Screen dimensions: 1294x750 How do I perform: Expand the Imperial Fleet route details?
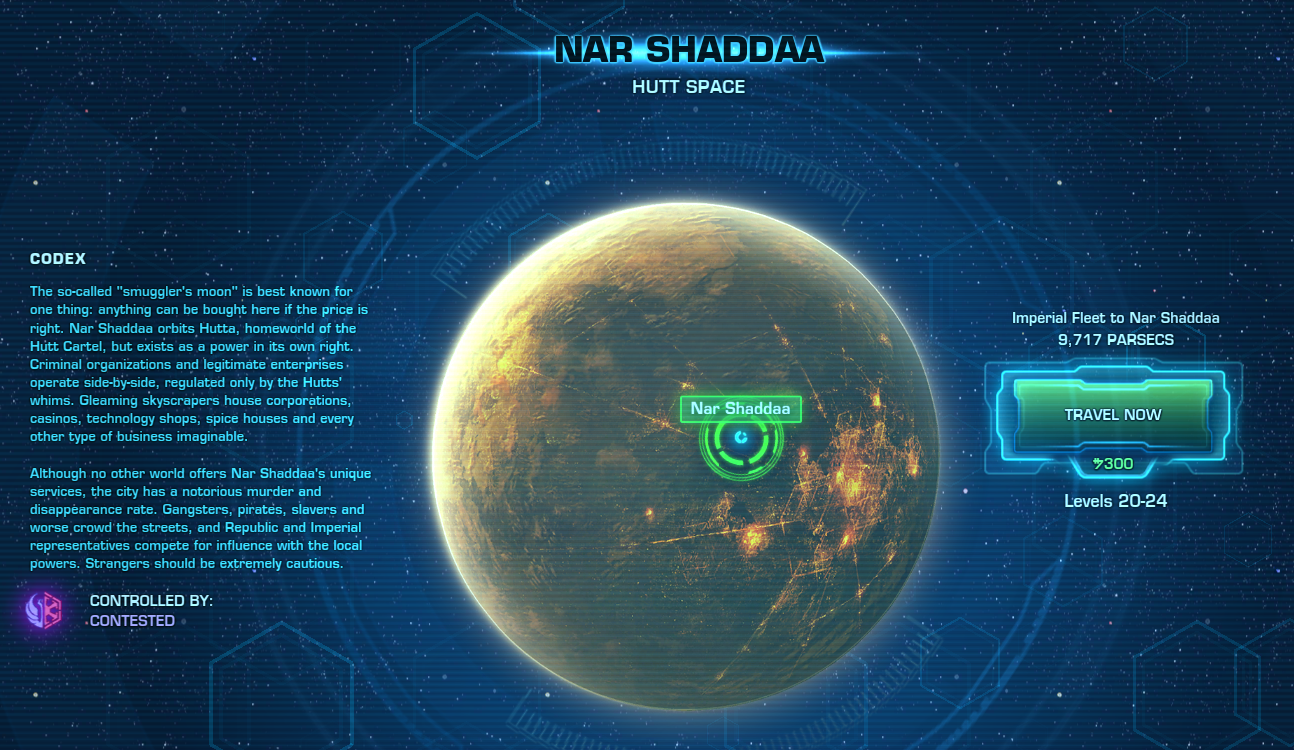[1116, 317]
